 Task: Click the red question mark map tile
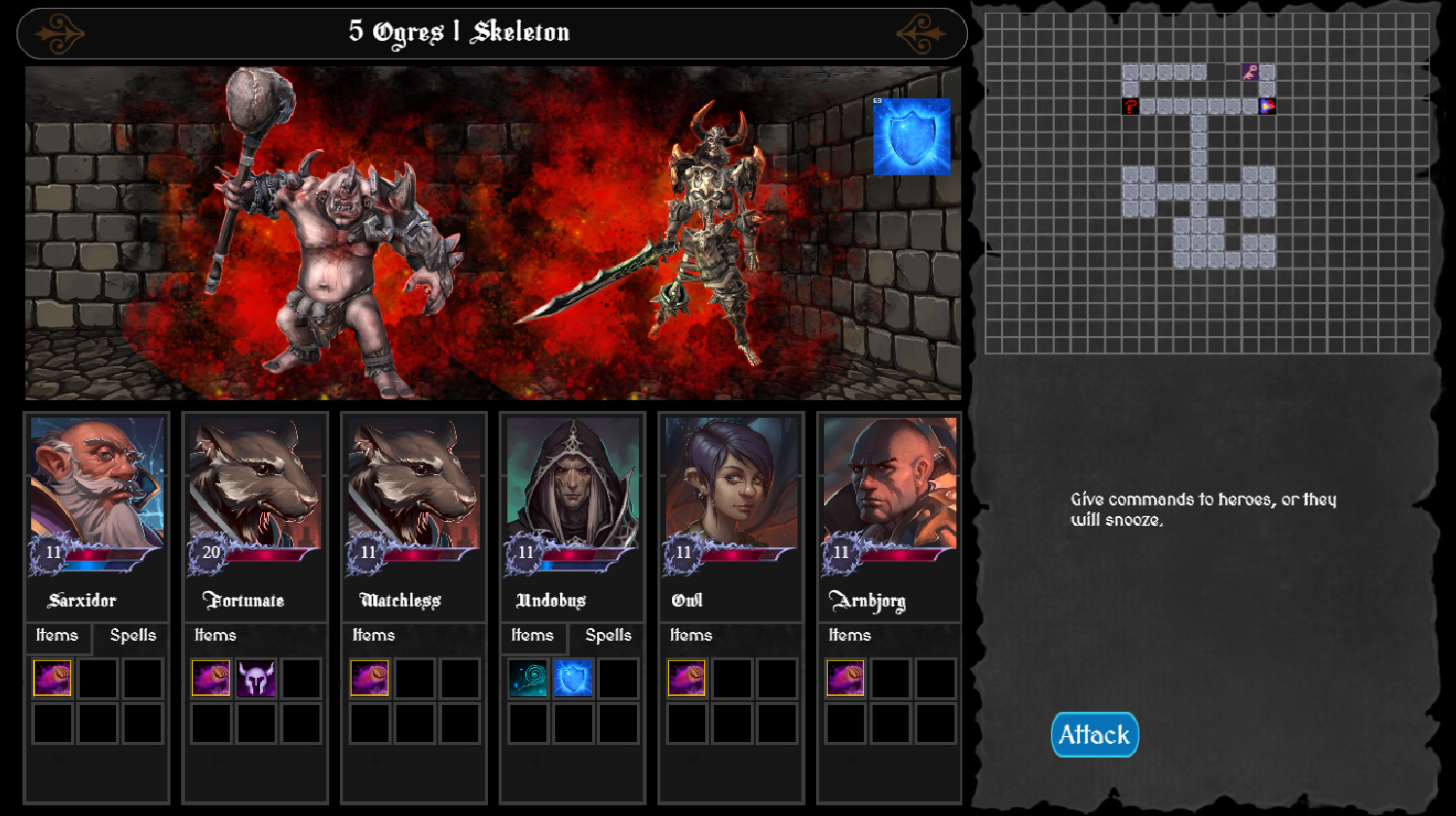pyautogui.click(x=1131, y=106)
